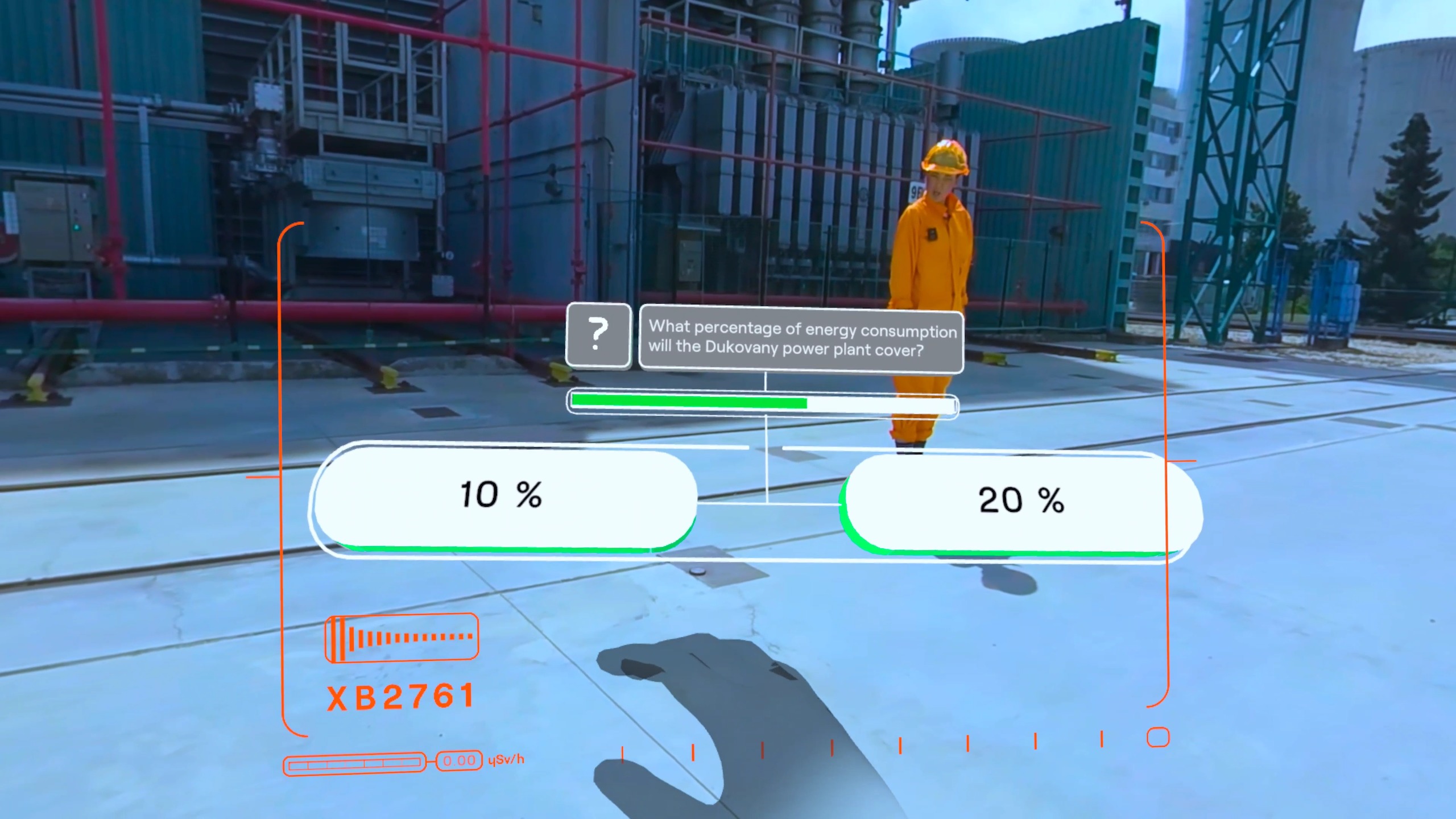Select the 20 % answer option

(x=1021, y=502)
